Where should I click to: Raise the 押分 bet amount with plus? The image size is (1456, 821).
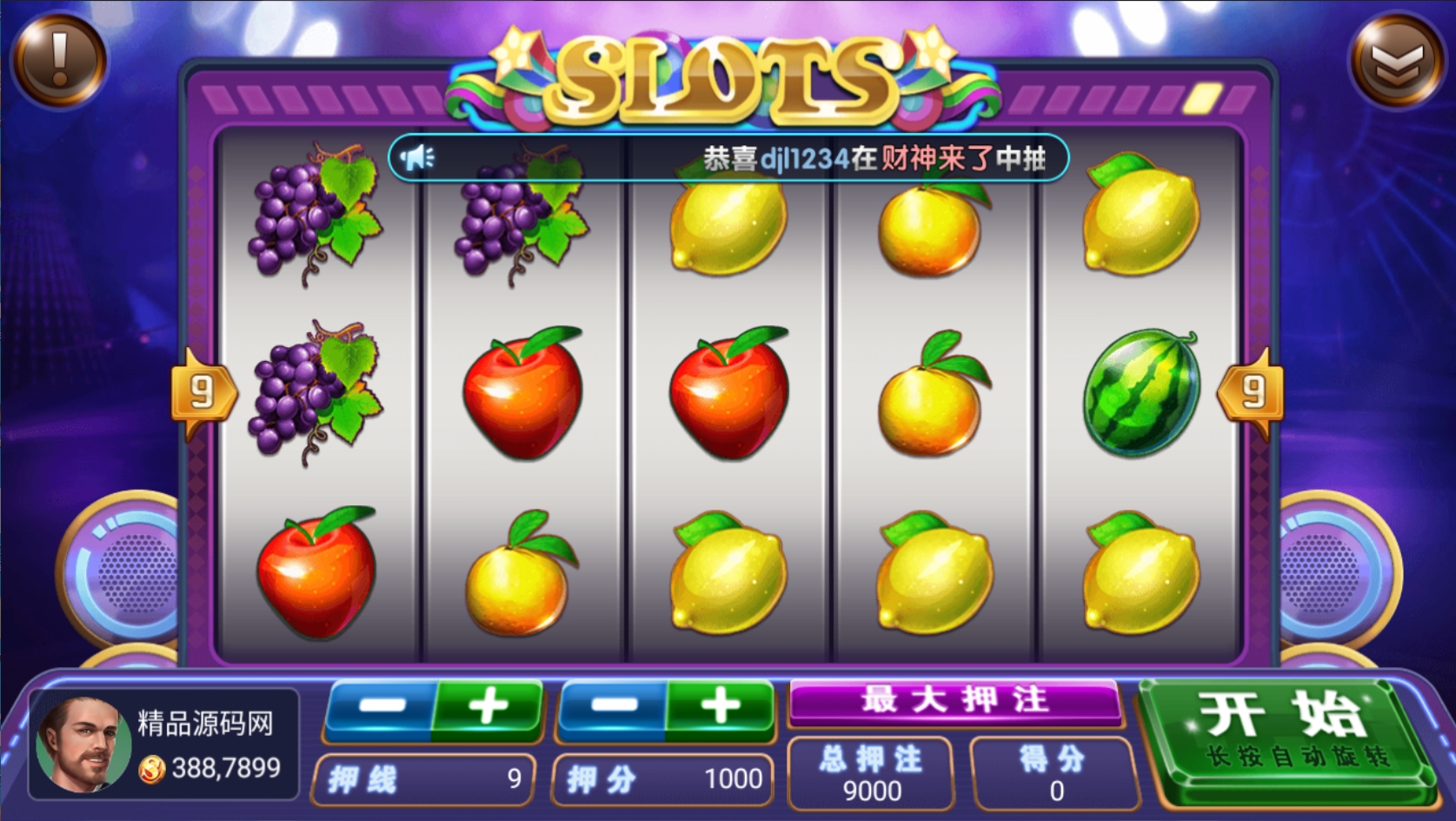point(721,707)
